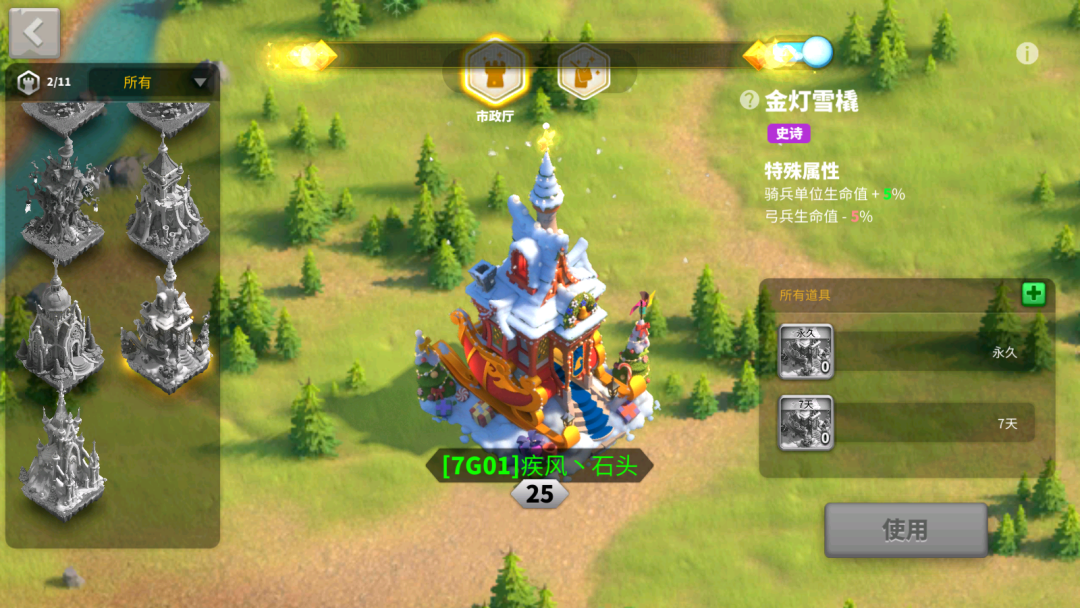Viewport: 1080px width, 608px height.
Task: Switch to the second hexagon tab beside 市政厅
Action: [584, 70]
